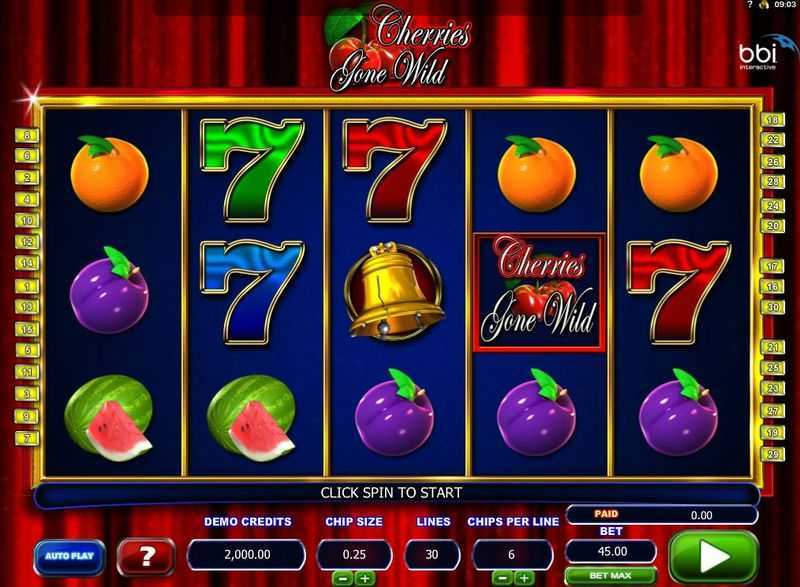Image resolution: width=800 pixels, height=587 pixels.
Task: Select payline marker 29
Action: (x=772, y=454)
